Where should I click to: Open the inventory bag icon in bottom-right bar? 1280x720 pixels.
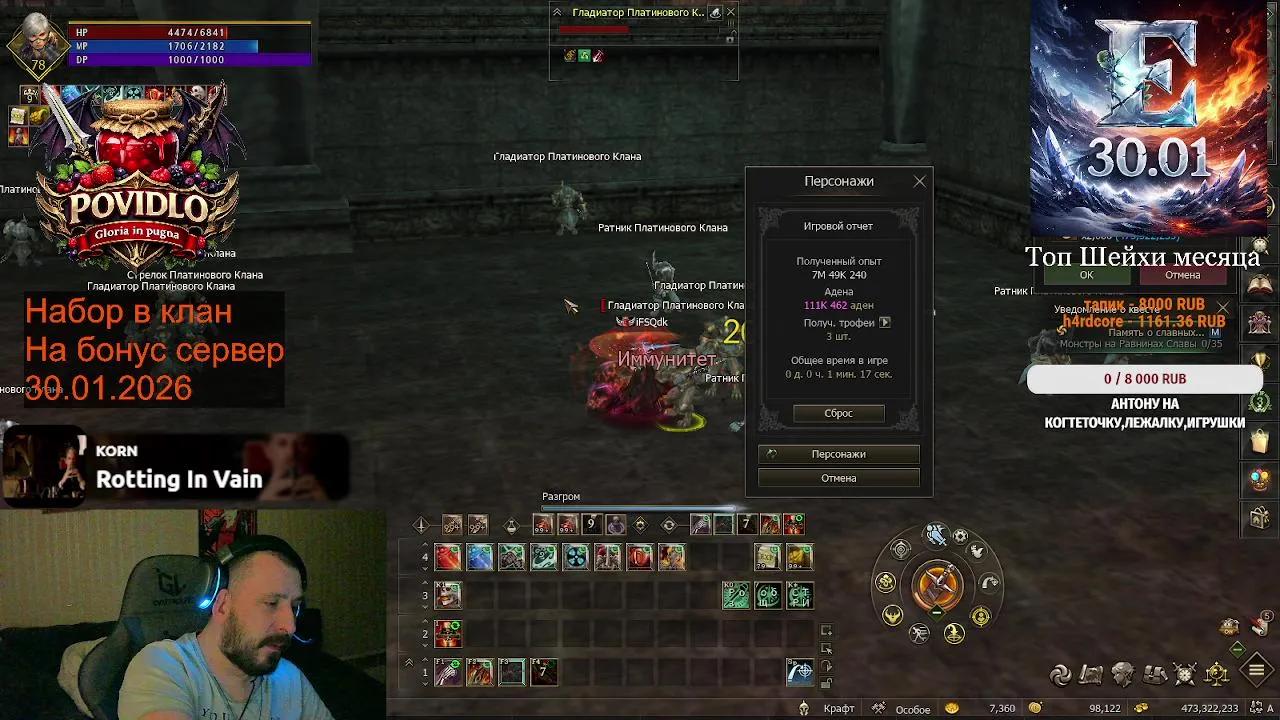(1152, 675)
